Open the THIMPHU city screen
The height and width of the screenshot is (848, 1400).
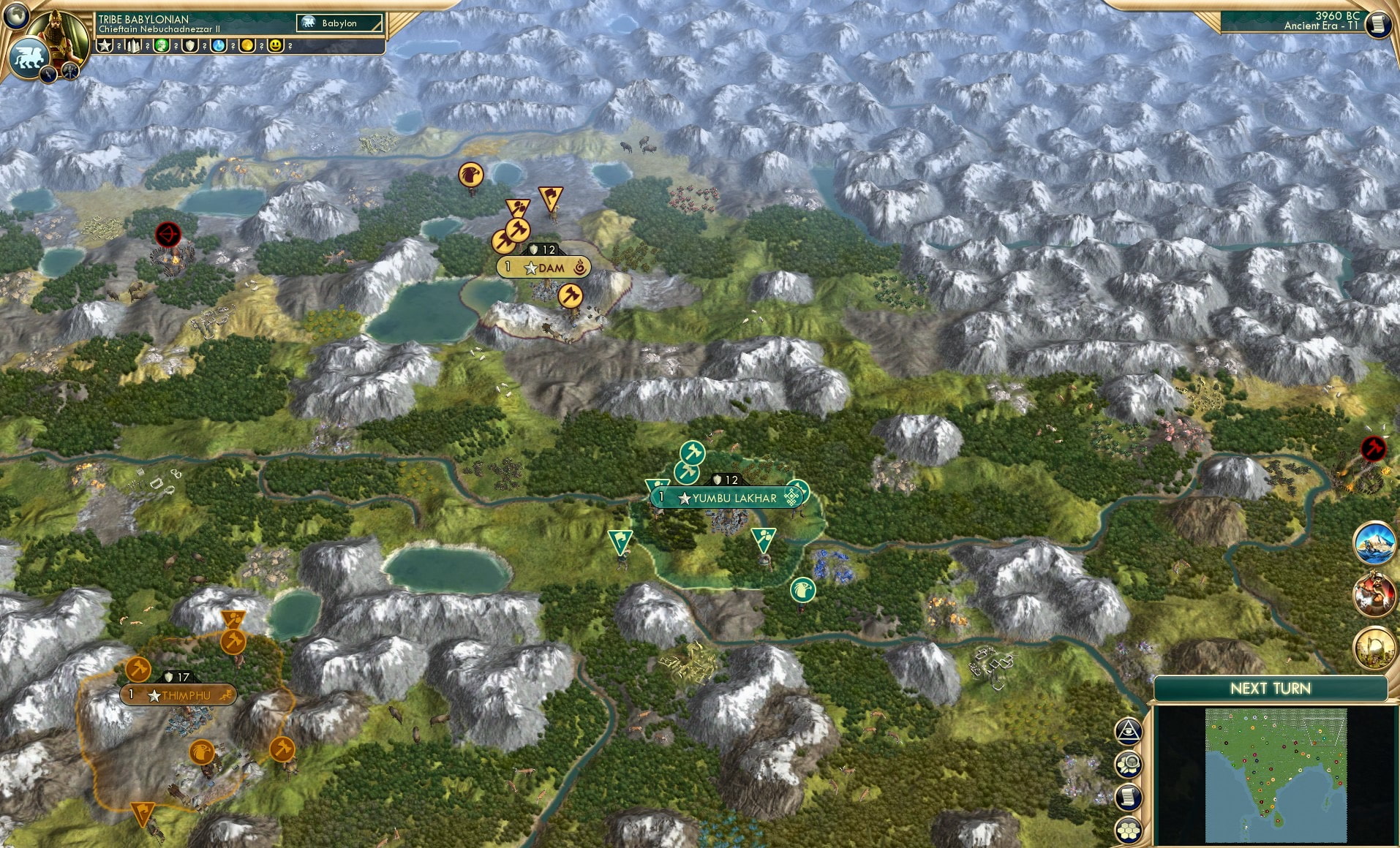(178, 695)
